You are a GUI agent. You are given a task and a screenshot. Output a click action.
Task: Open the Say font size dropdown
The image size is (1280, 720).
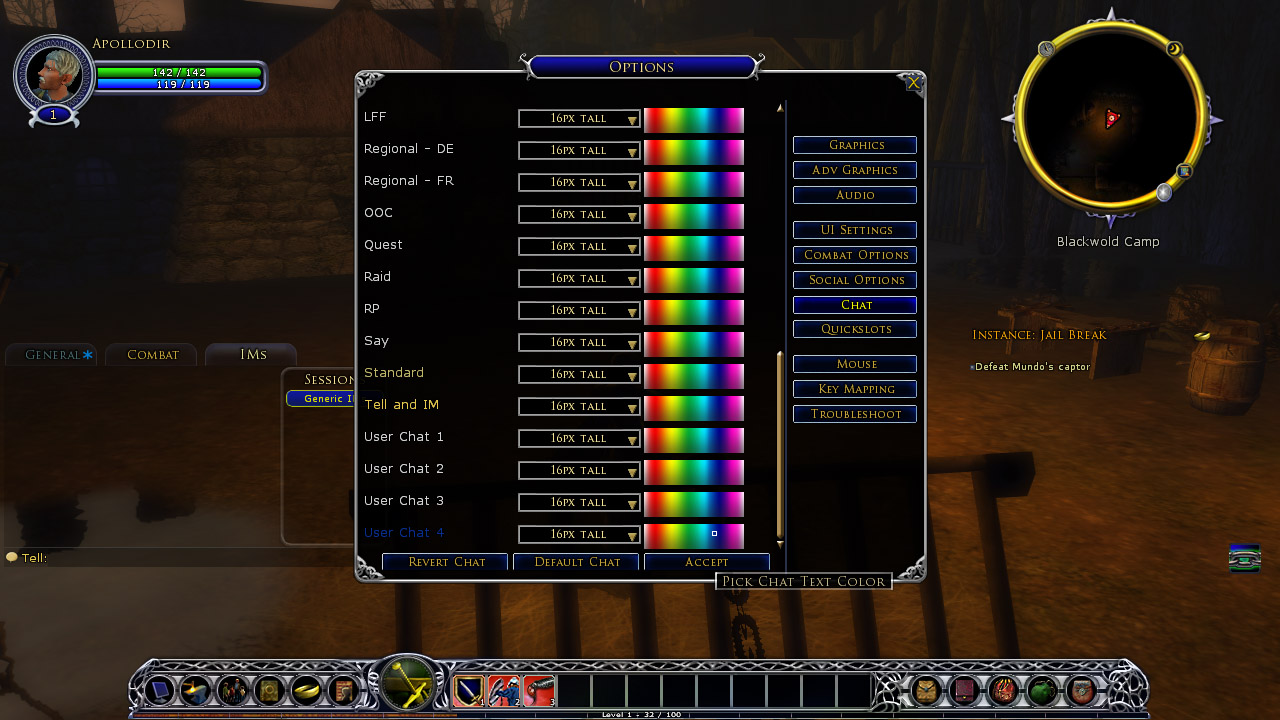579,343
